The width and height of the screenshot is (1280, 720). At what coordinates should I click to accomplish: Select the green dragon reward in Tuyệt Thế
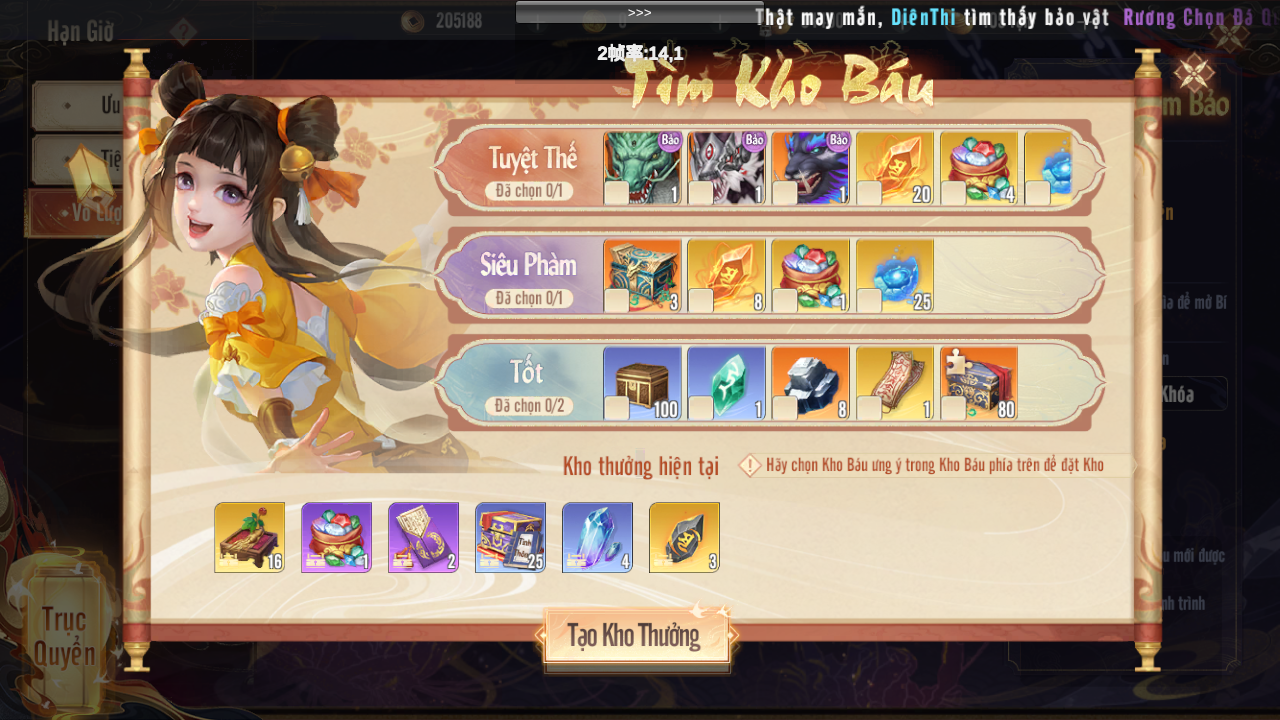(x=642, y=168)
